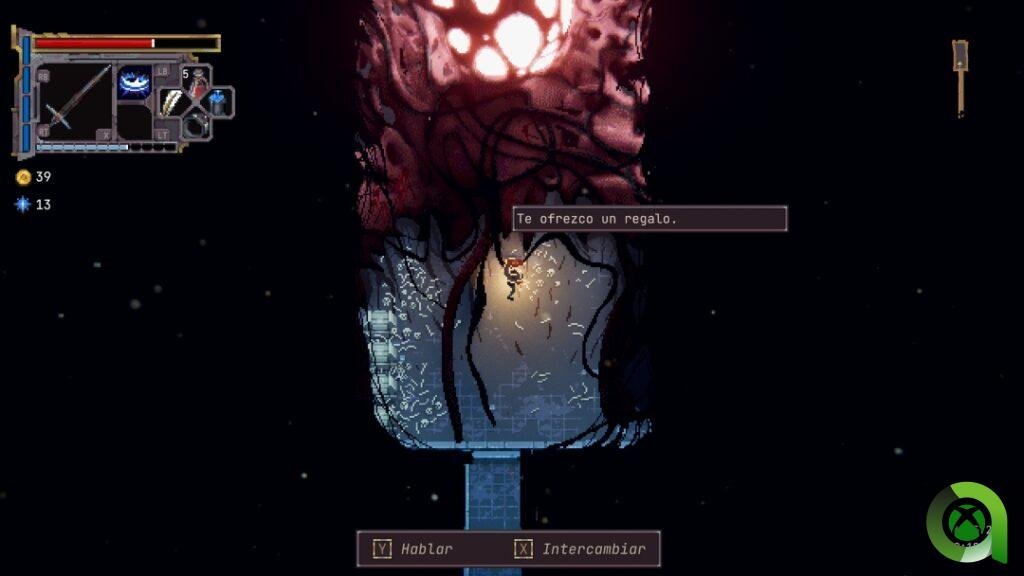Image resolution: width=1024 pixels, height=576 pixels.
Task: Select the white claw item slot
Action: pyautogui.click(x=173, y=103)
